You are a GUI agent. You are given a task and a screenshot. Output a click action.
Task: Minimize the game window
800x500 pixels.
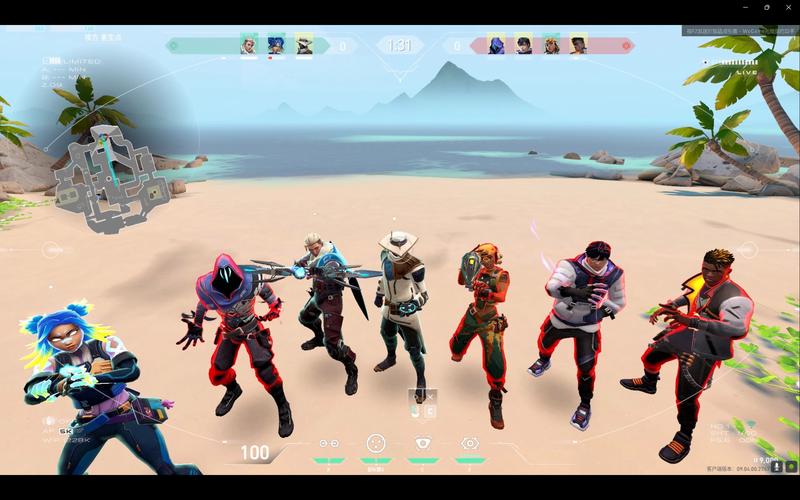(744, 7)
